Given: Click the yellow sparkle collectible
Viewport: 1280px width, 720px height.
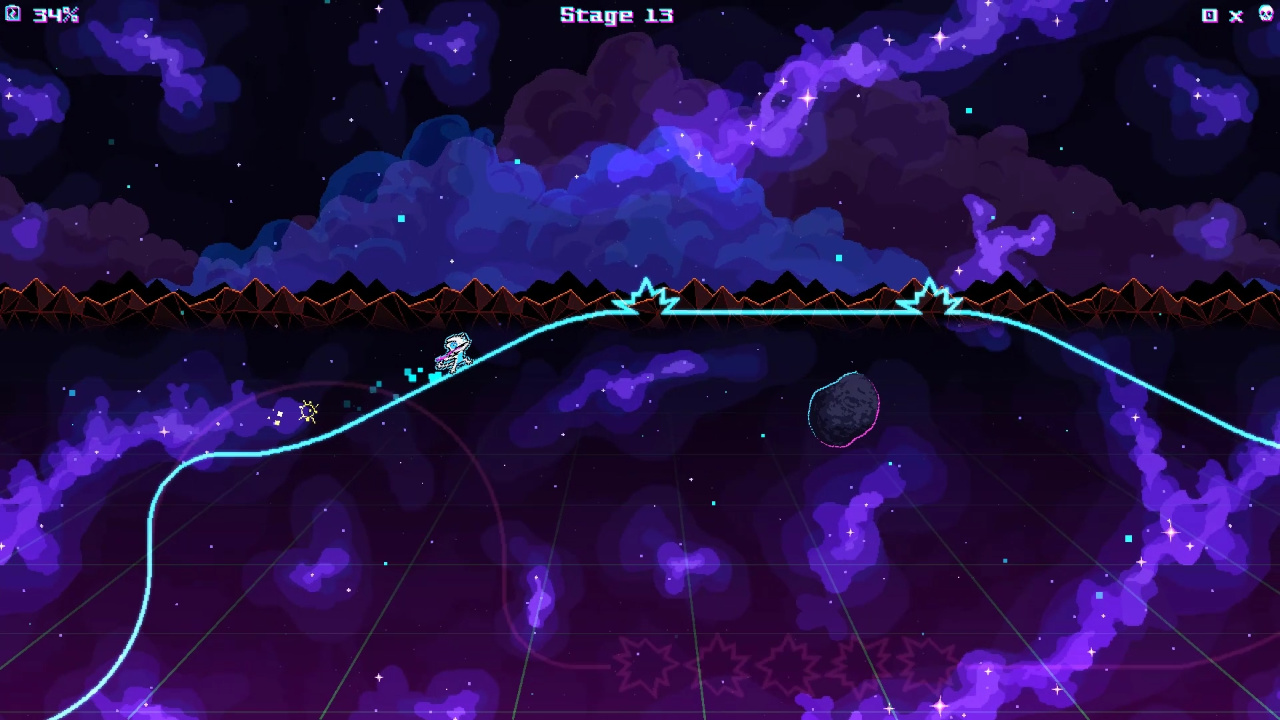Looking at the screenshot, I should tap(308, 410).
